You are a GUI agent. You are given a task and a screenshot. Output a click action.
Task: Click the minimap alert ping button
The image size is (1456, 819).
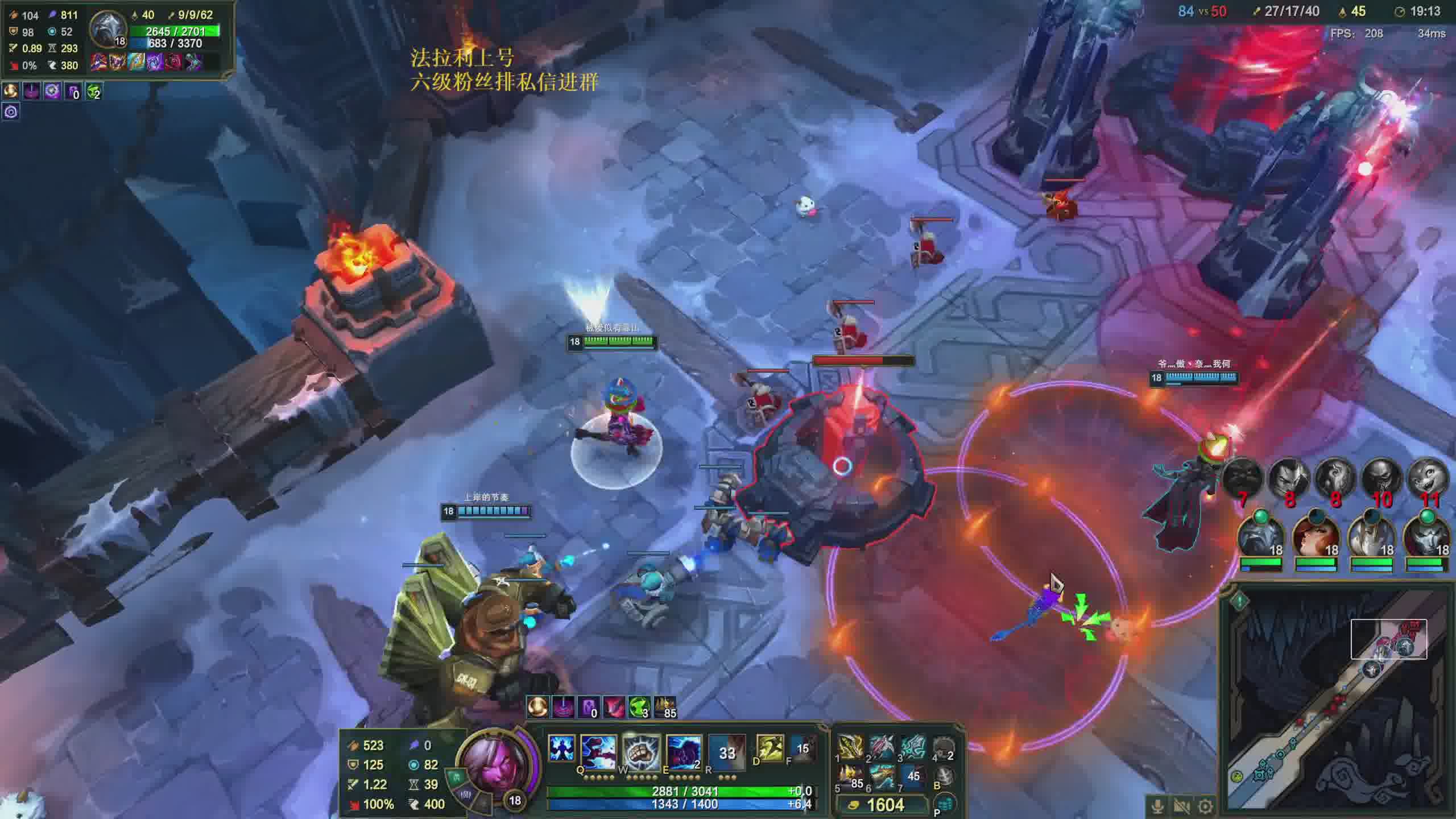coord(1239,600)
